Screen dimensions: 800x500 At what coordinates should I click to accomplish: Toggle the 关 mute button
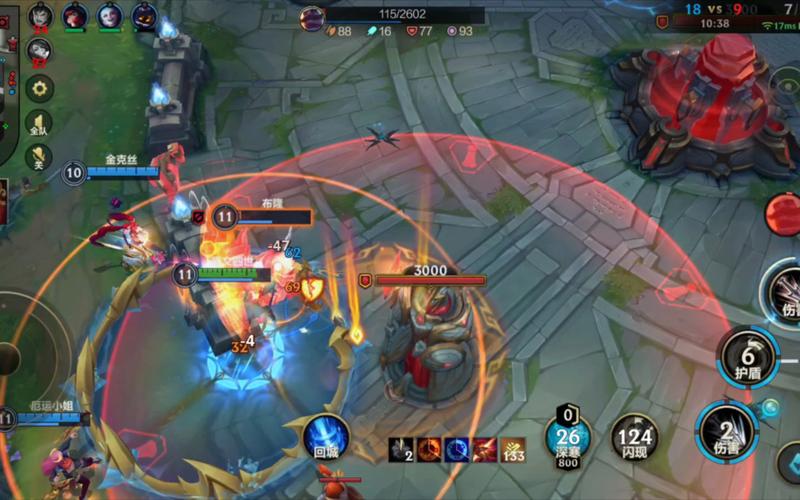tap(39, 158)
